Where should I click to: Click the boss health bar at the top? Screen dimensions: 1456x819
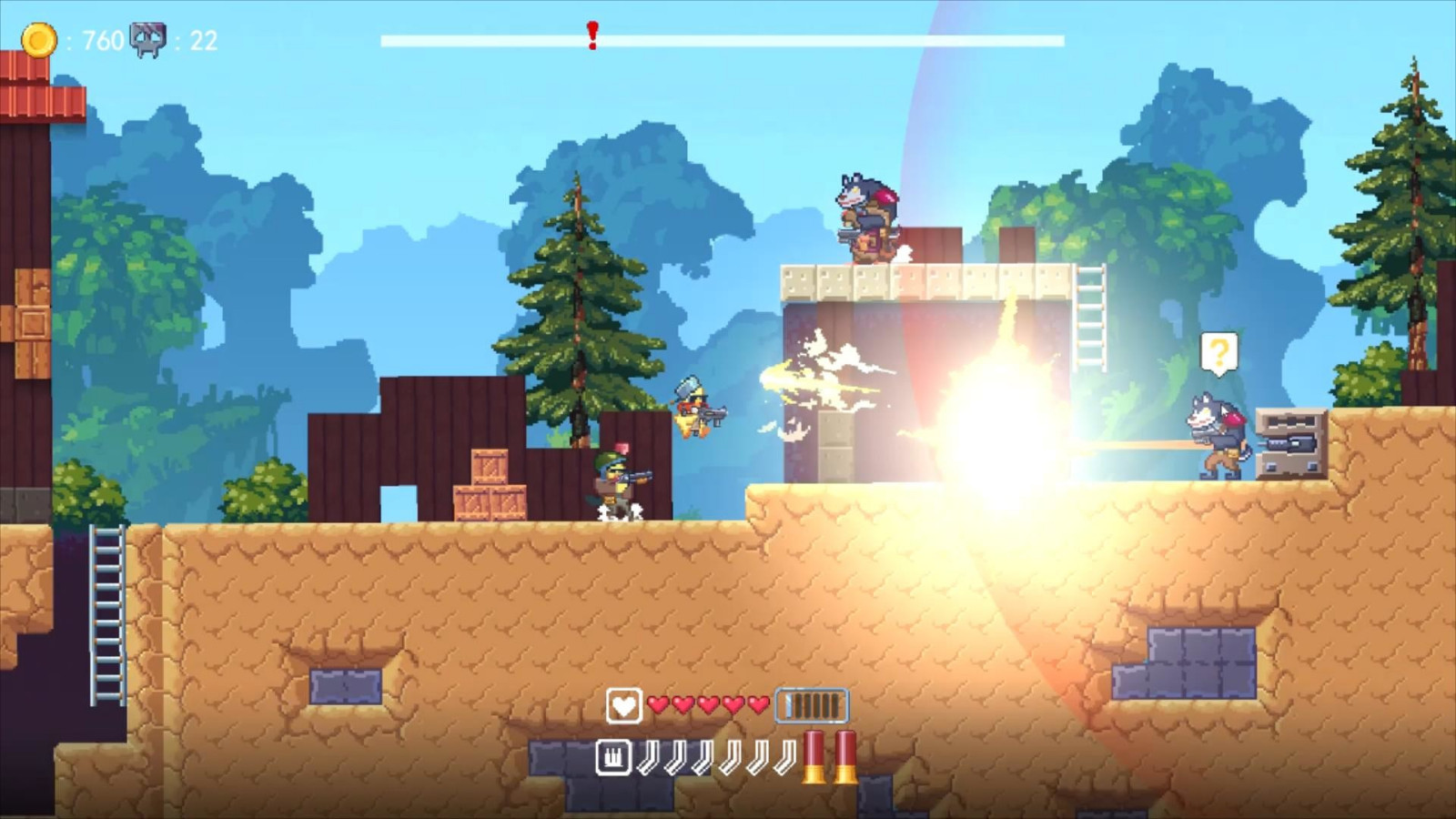[722, 38]
